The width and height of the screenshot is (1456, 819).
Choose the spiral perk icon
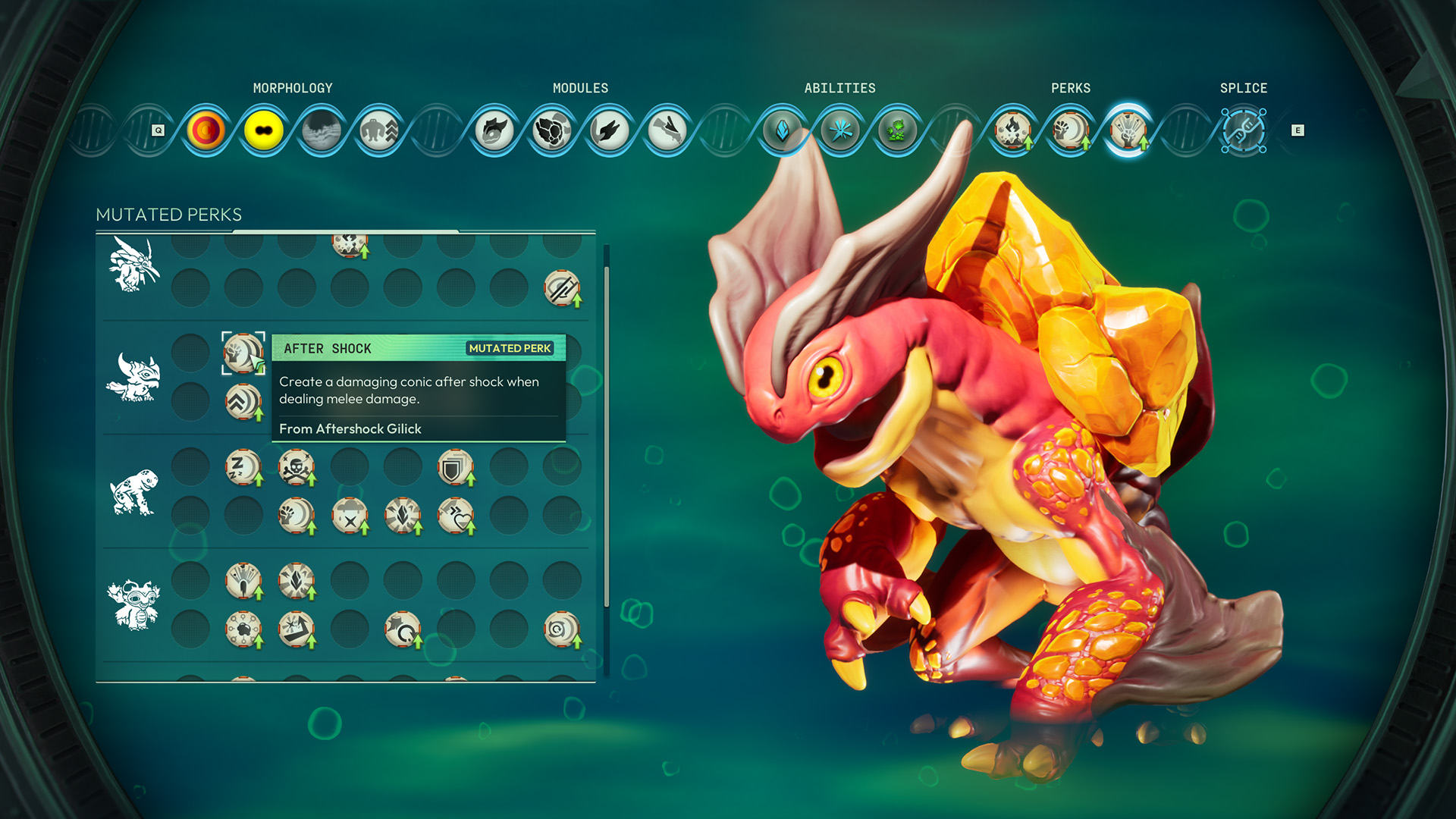point(561,629)
